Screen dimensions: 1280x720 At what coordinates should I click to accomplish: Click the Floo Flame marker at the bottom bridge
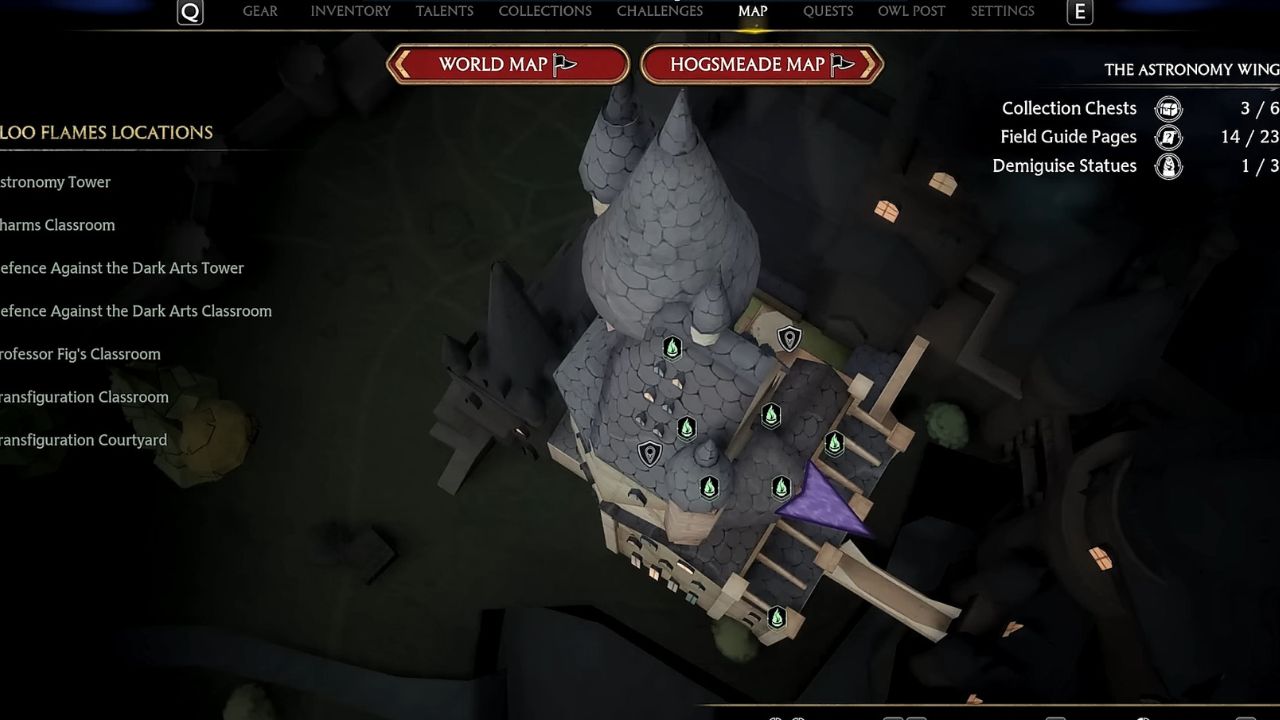click(x=777, y=616)
